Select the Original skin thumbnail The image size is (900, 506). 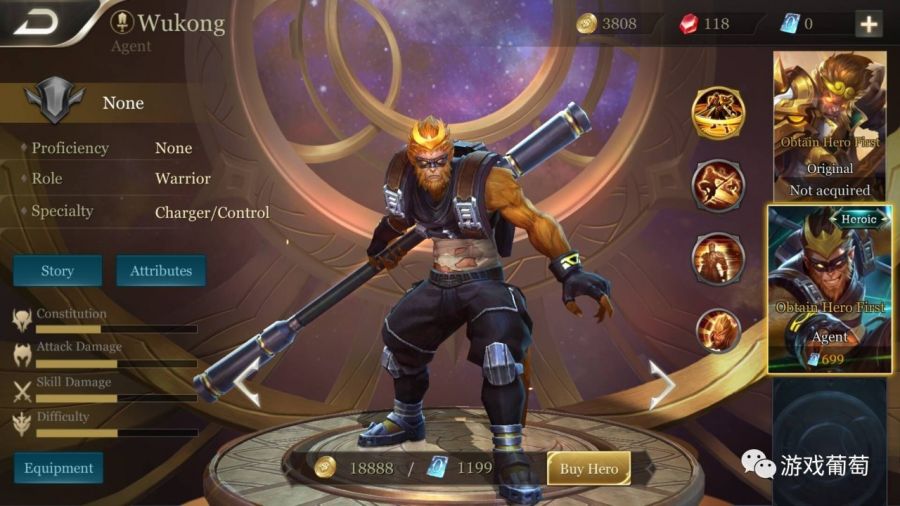(x=829, y=125)
